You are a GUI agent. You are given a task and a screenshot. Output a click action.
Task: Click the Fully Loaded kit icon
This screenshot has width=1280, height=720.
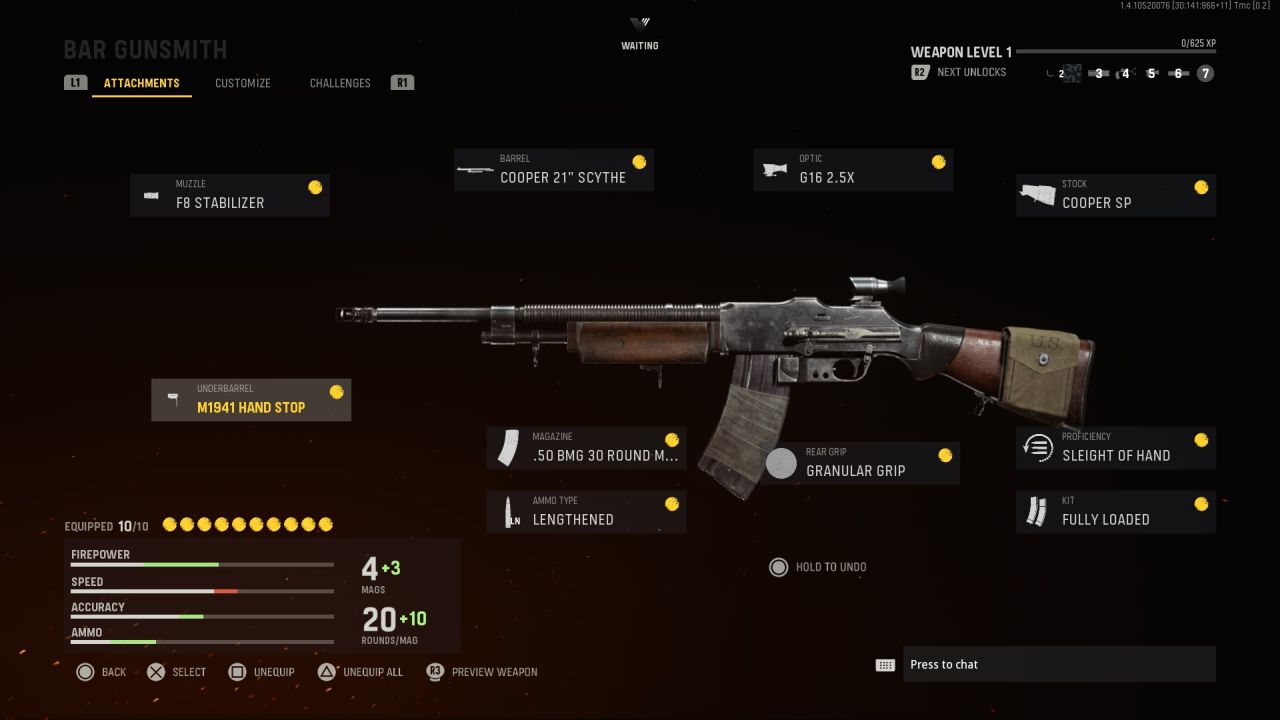(1038, 511)
